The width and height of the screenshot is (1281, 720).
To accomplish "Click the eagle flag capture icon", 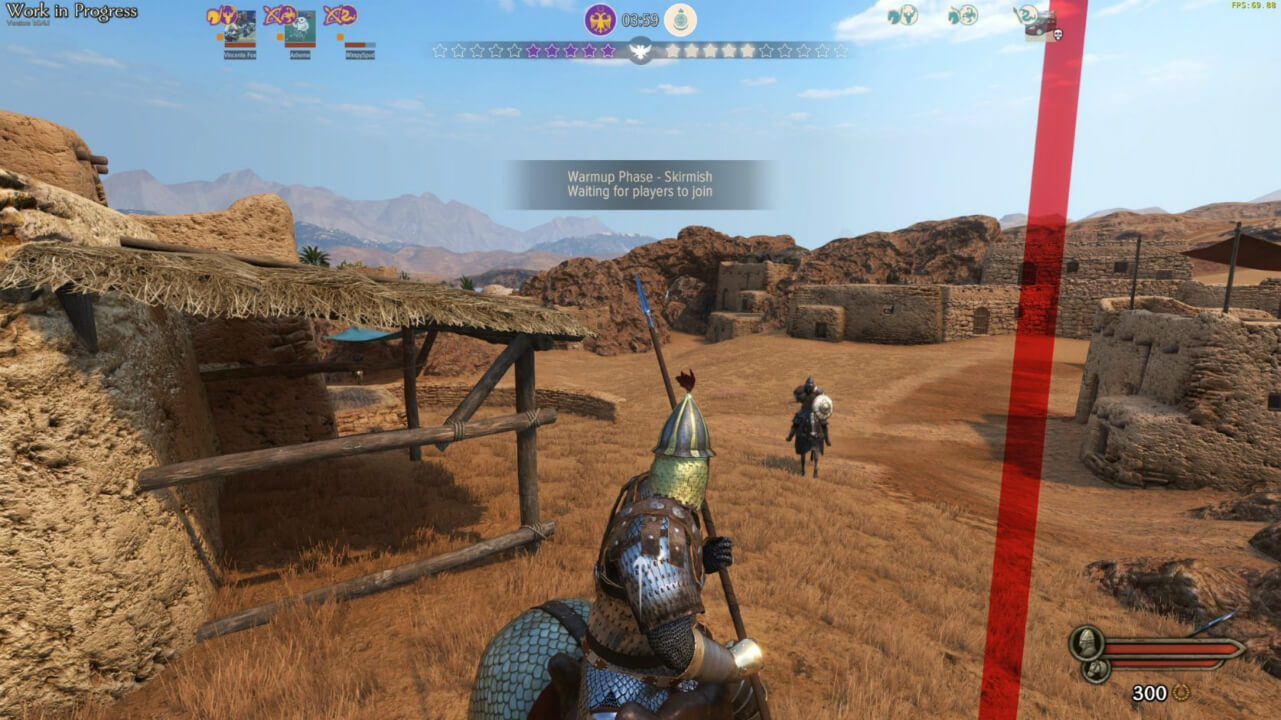I will tap(640, 47).
